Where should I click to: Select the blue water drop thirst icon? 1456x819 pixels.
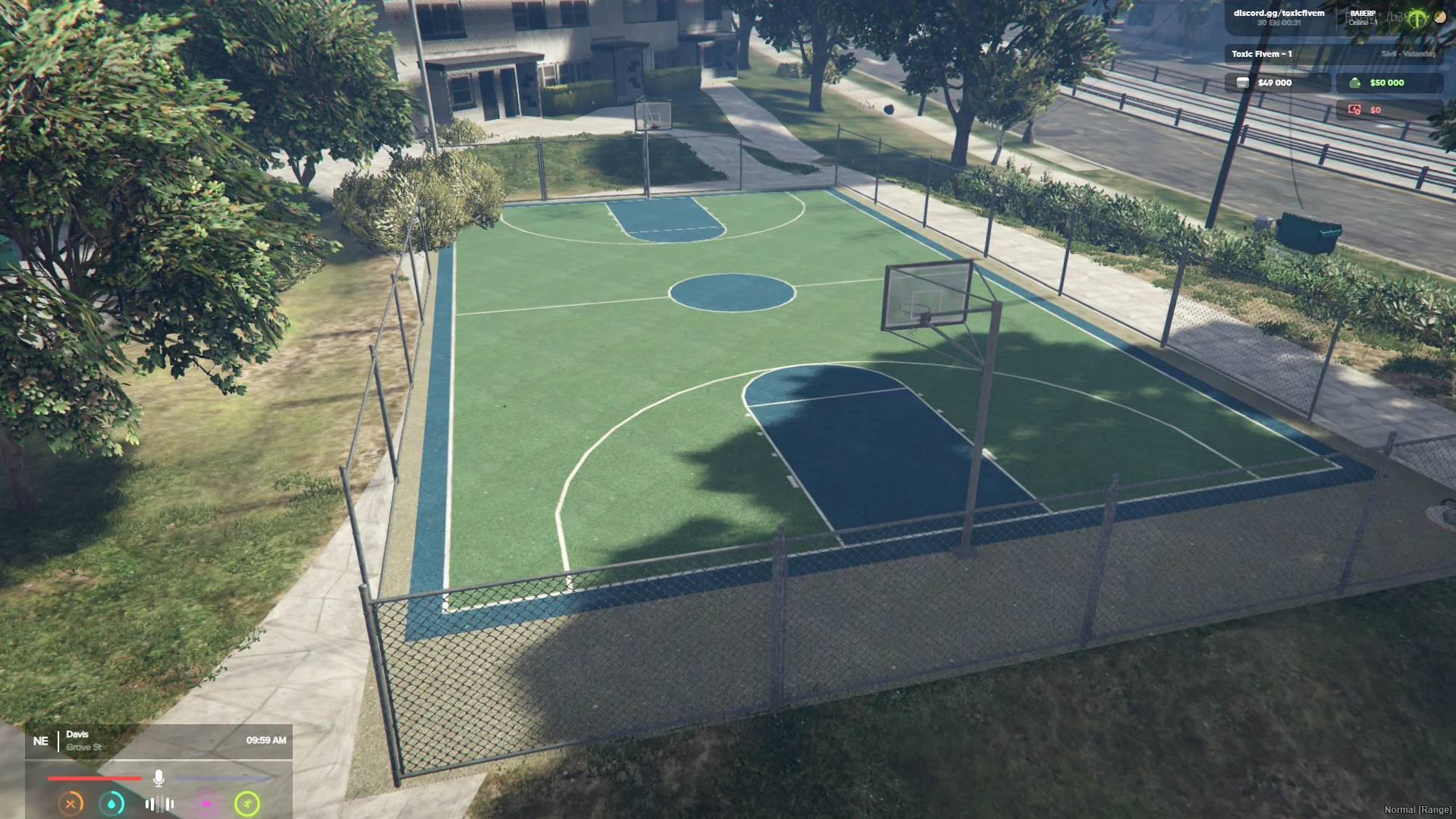[x=112, y=804]
